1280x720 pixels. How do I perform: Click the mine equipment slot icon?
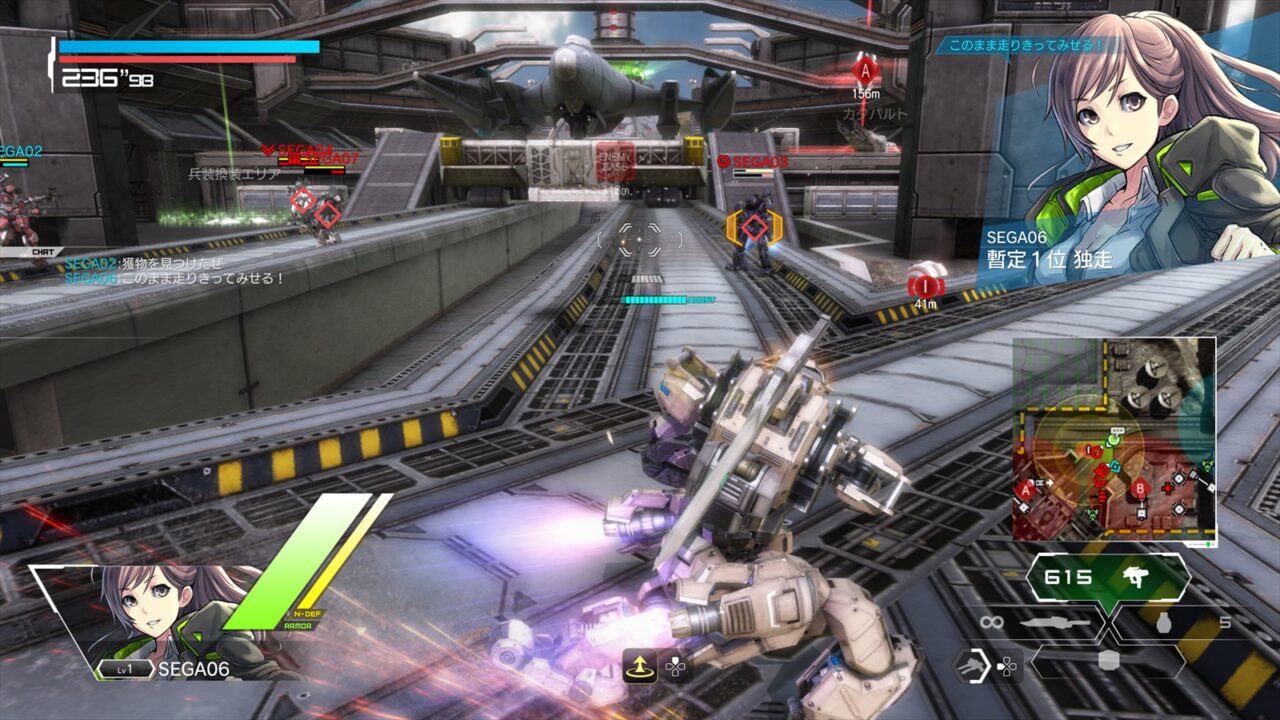1109,661
